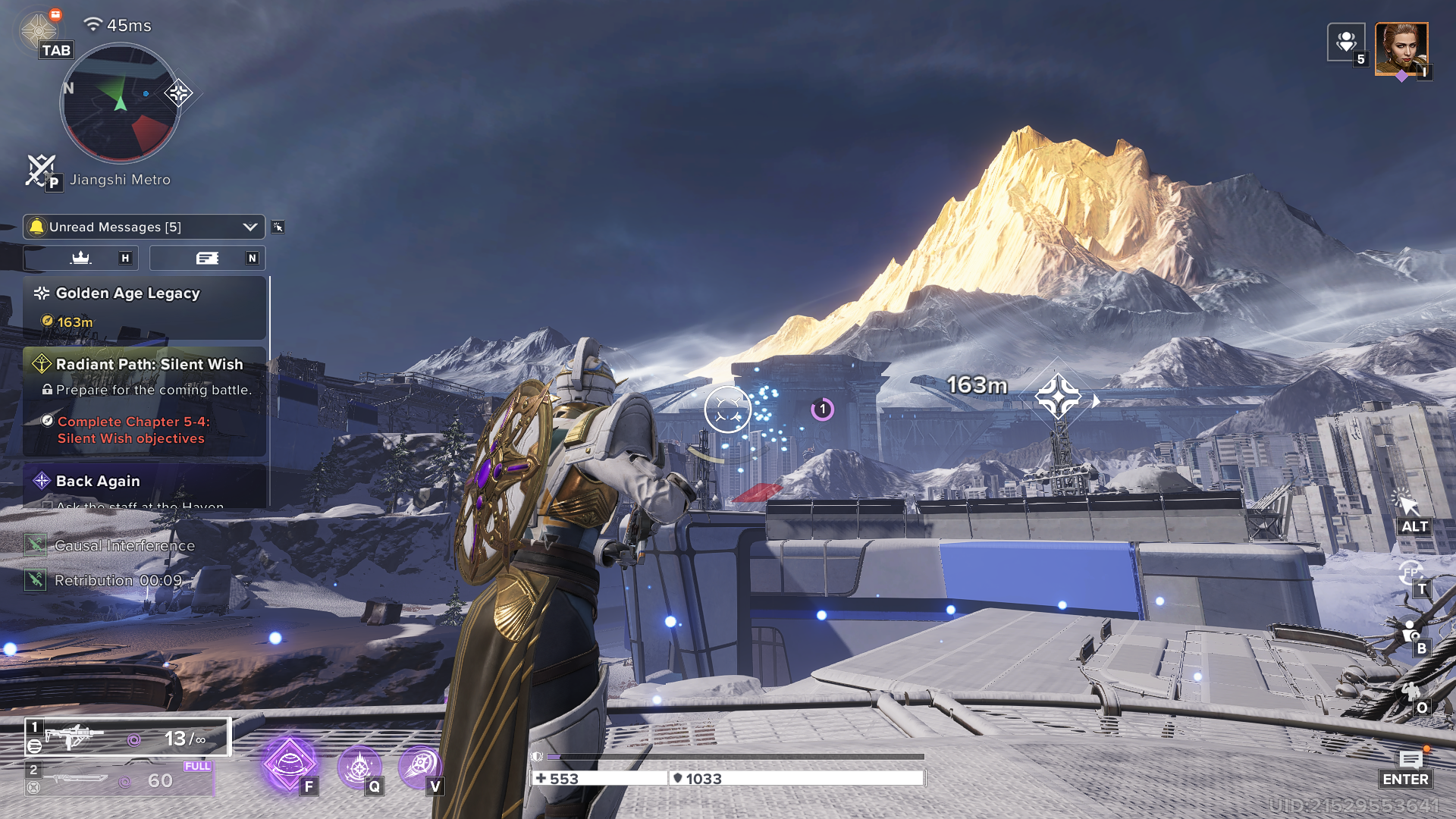Toggle the pin icon beside messages
1456x819 pixels.
[278, 227]
